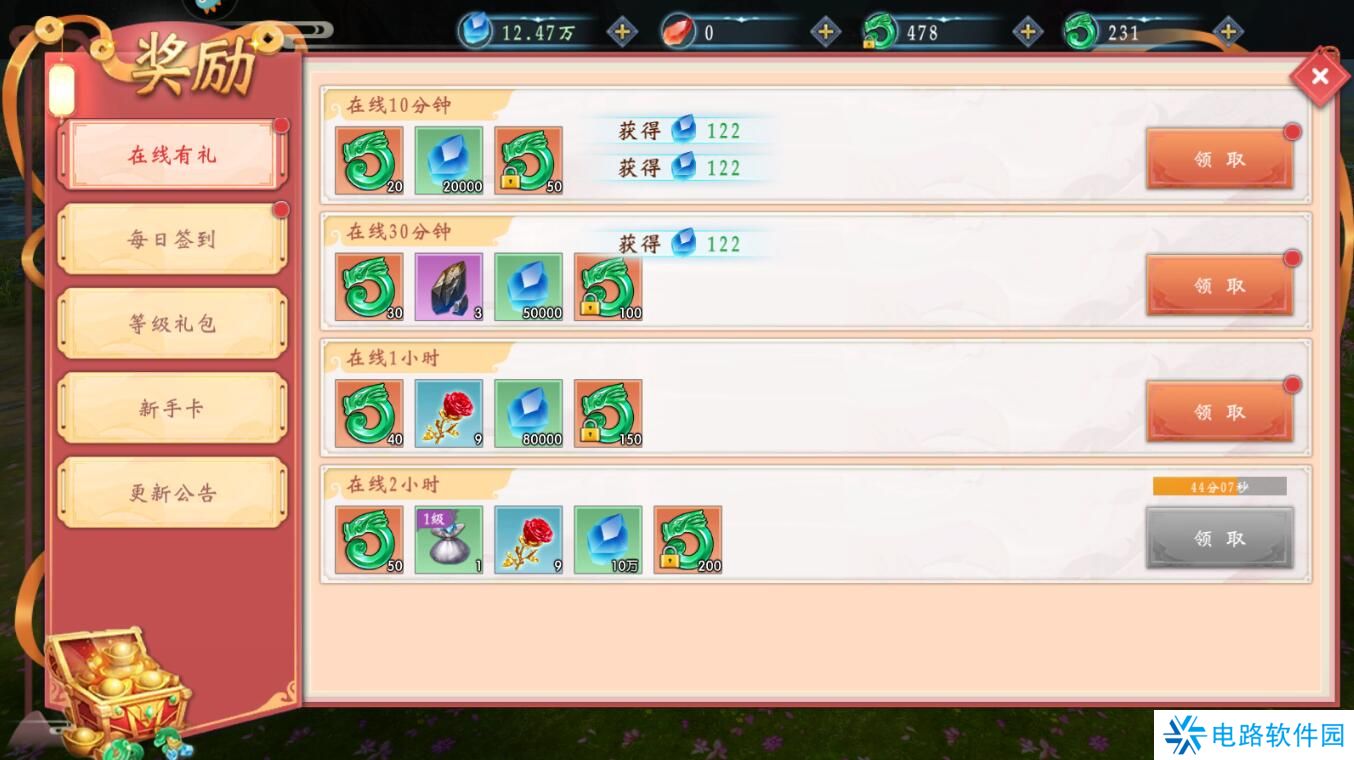
Task: Click the plus beside the red gem showing 0
Action: [825, 31]
